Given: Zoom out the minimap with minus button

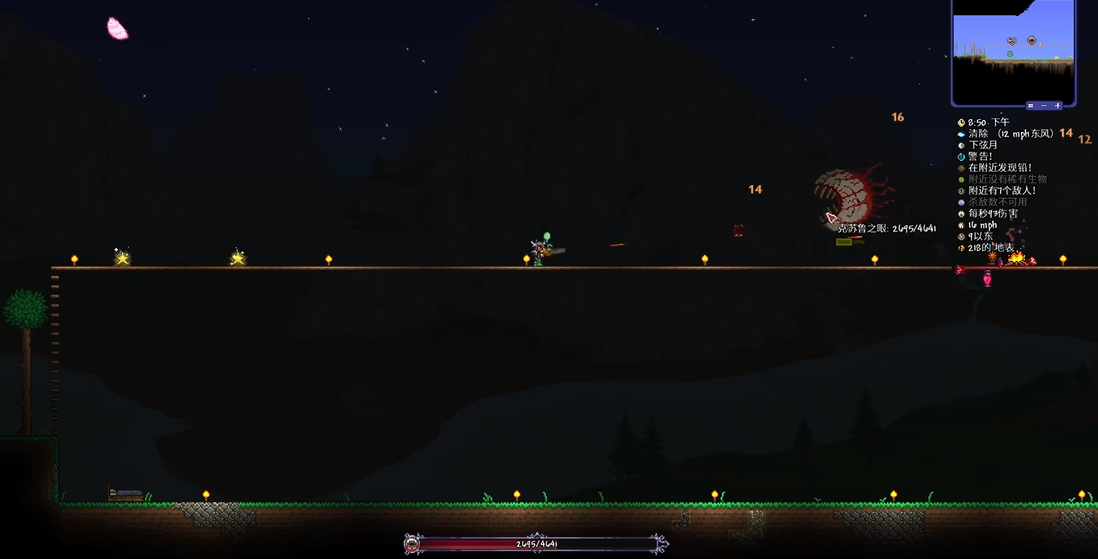Looking at the screenshot, I should coord(1044,105).
